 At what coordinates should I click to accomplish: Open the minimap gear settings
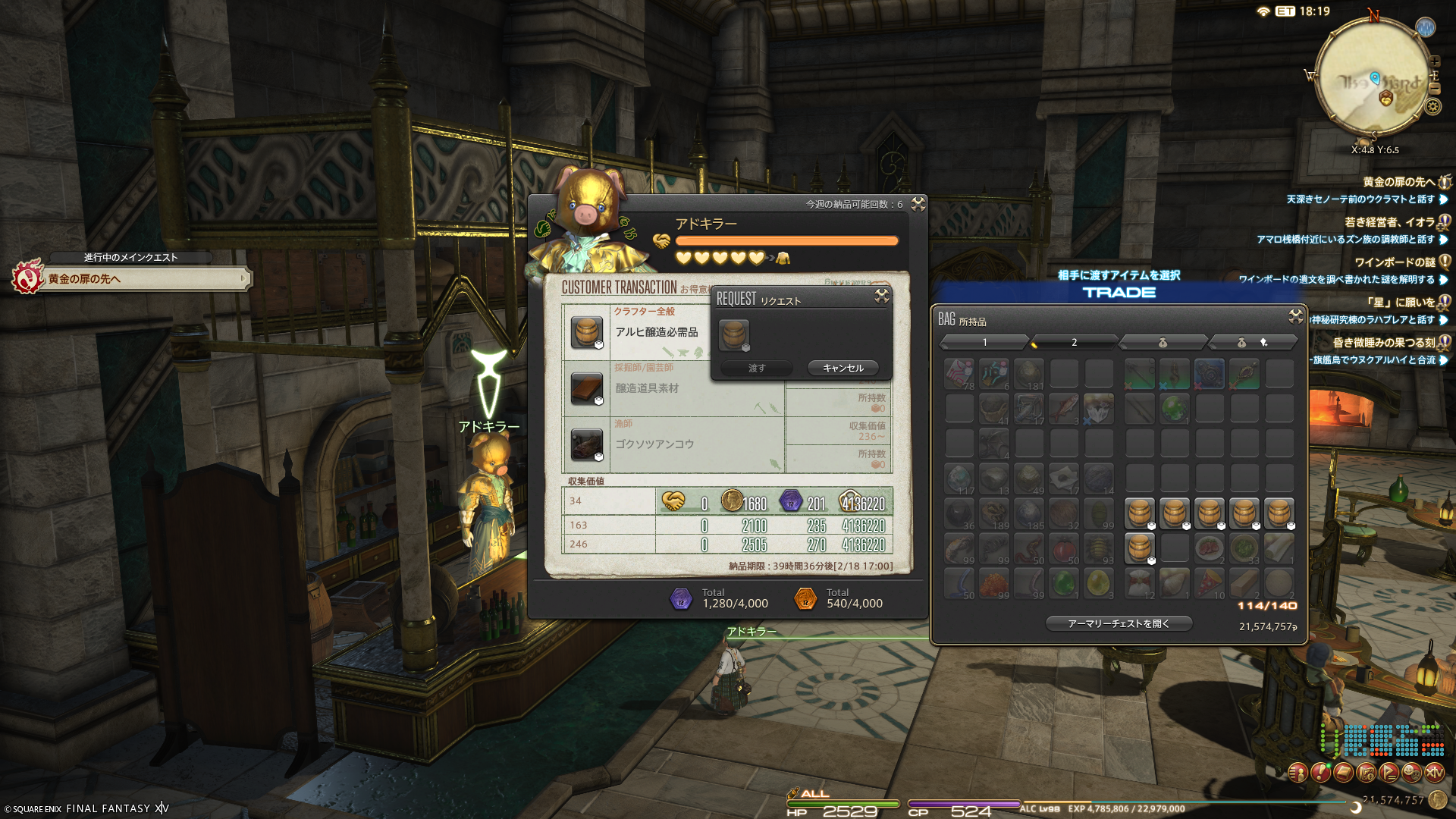coord(1432,107)
